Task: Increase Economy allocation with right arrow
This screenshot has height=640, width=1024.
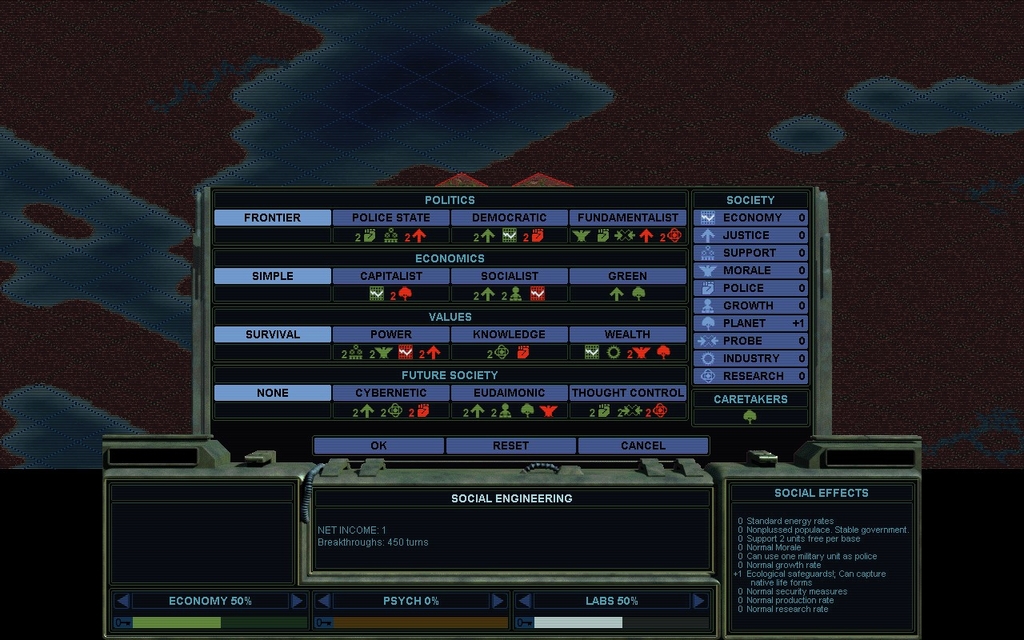Action: coord(297,601)
